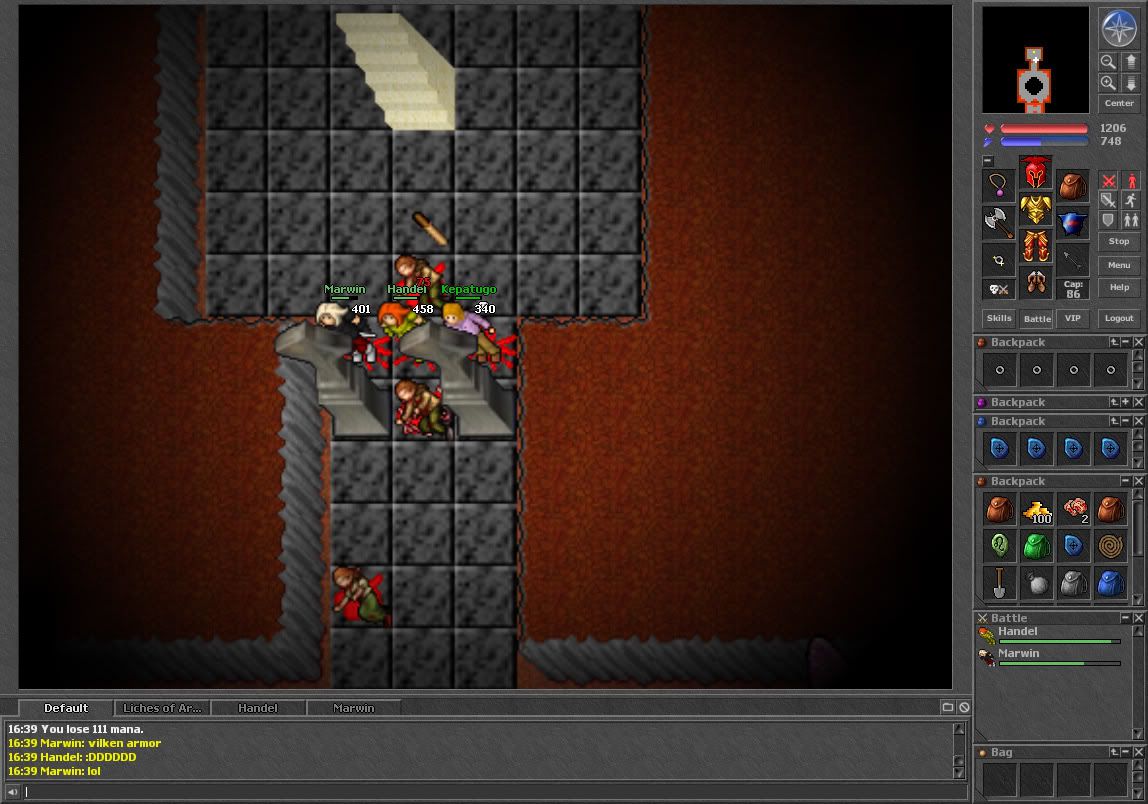The width and height of the screenshot is (1148, 804).
Task: Select the amulet necklace slot
Action: (998, 185)
